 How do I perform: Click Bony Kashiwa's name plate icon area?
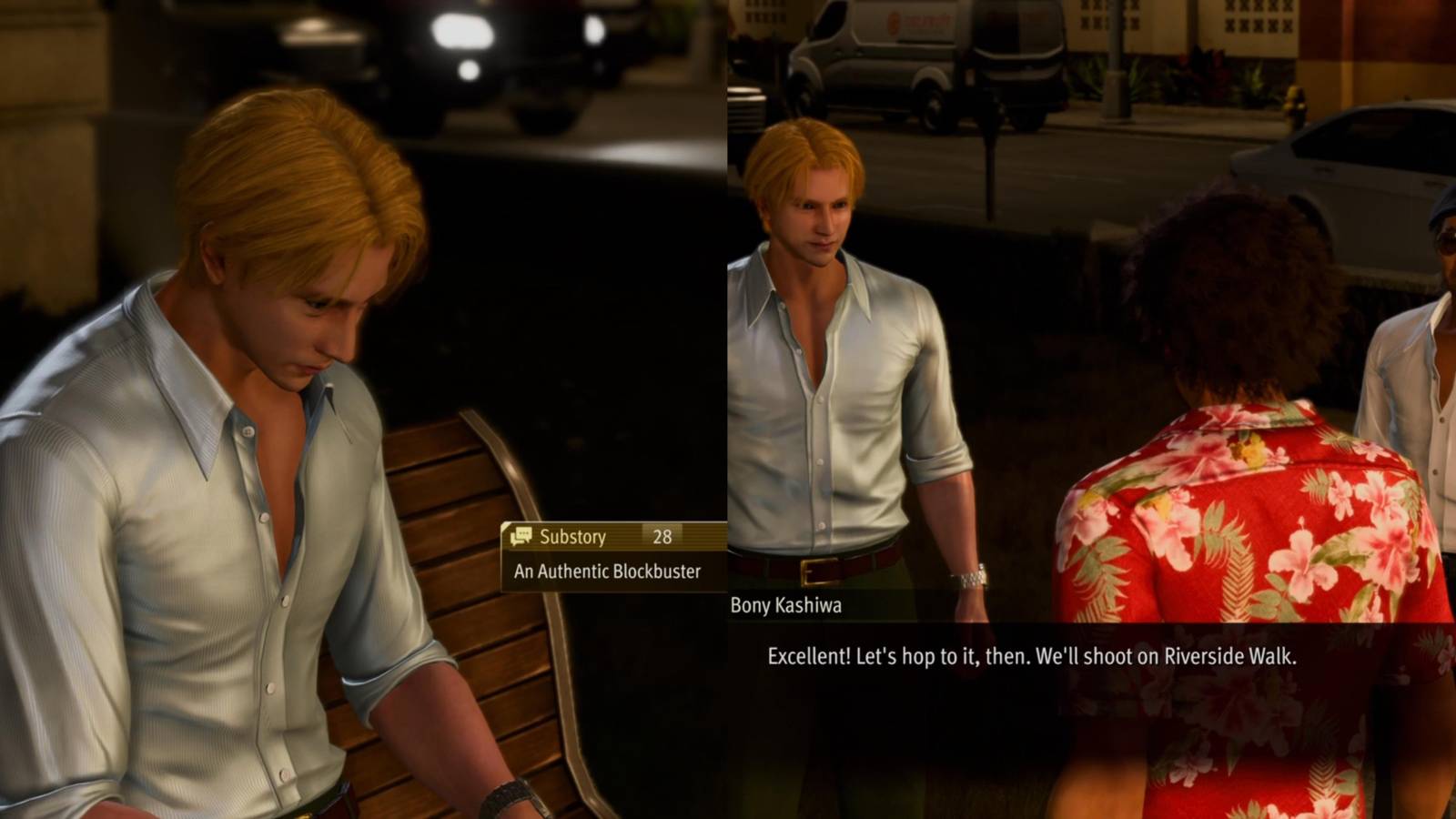(786, 604)
